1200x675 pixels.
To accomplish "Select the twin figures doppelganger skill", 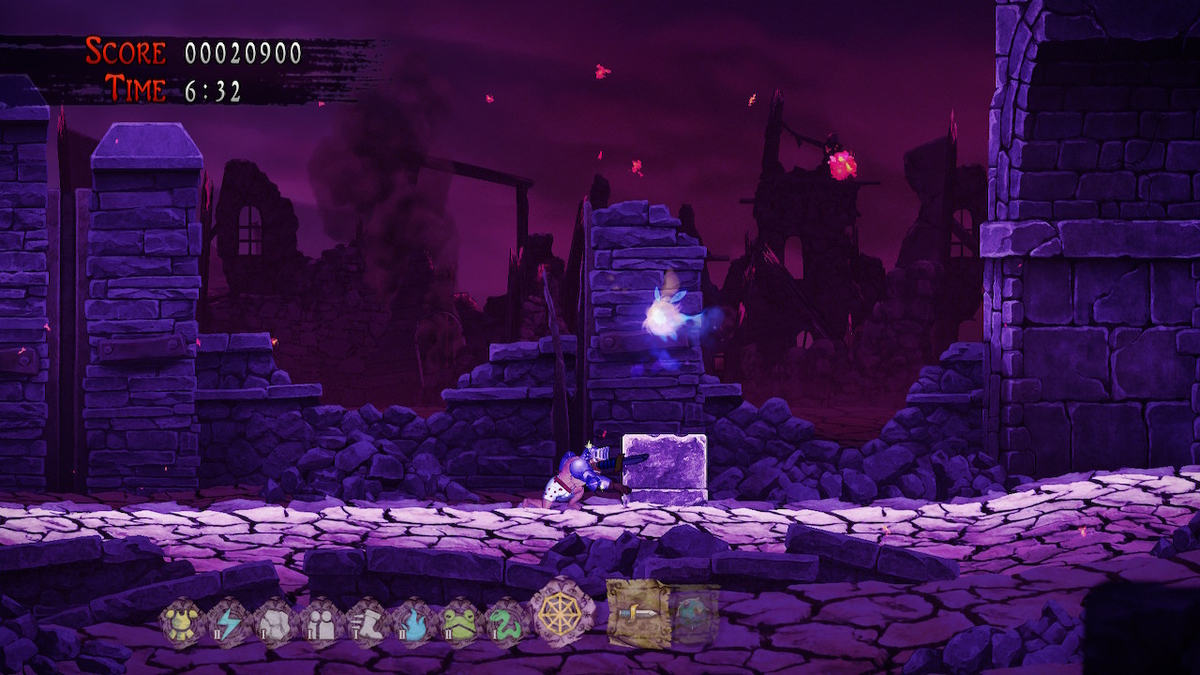I will pos(321,621).
